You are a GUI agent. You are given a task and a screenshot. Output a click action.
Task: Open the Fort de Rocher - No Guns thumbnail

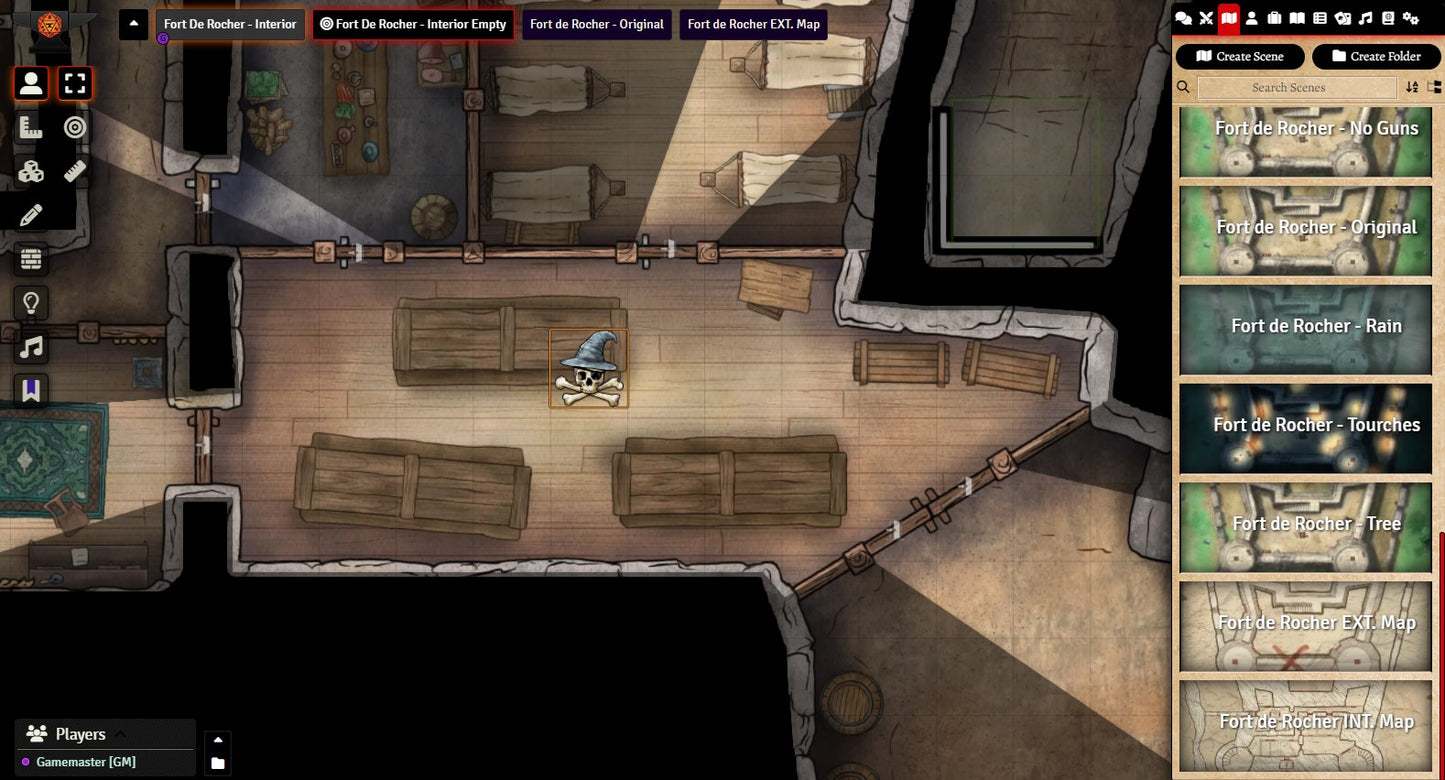coord(1306,143)
